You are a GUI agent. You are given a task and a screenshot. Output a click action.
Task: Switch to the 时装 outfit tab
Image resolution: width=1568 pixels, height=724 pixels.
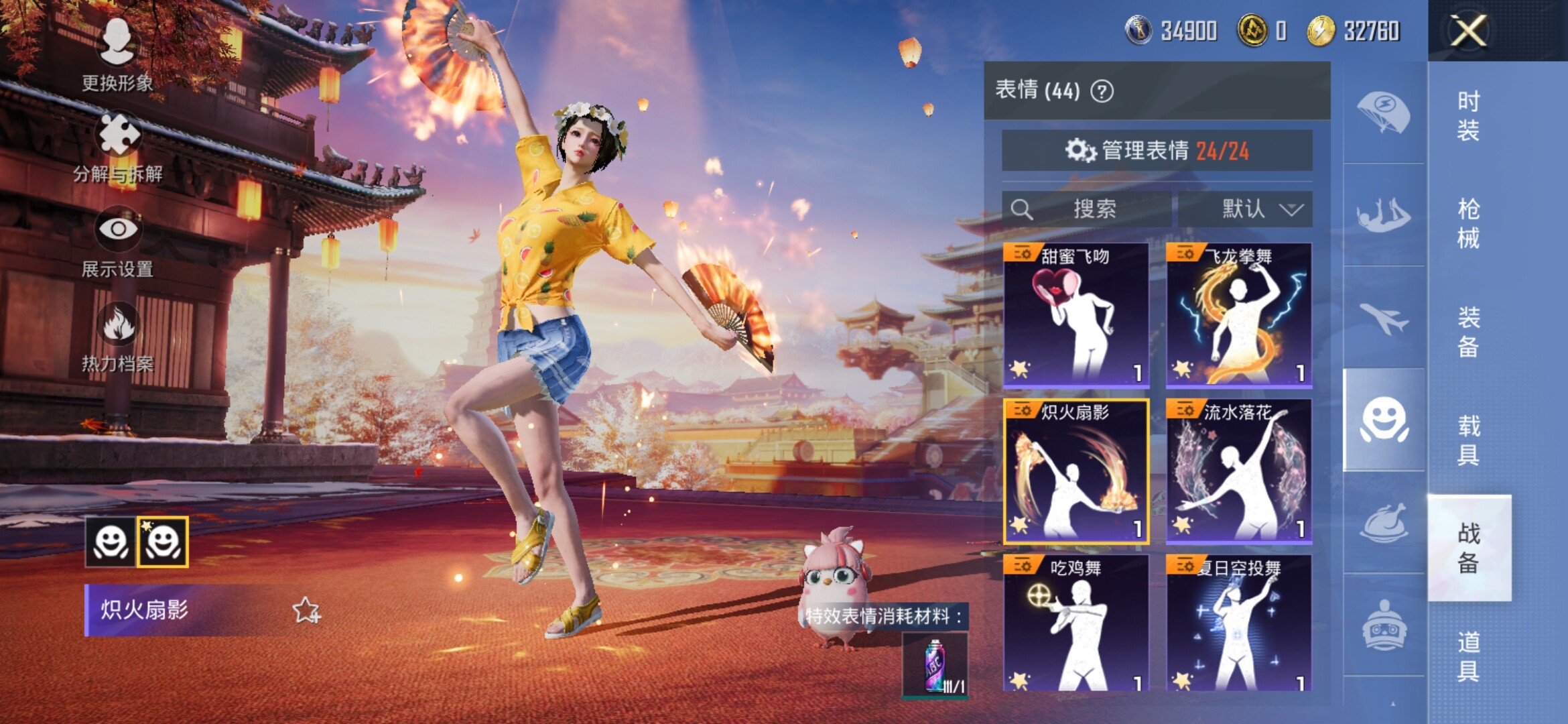(x=1468, y=115)
